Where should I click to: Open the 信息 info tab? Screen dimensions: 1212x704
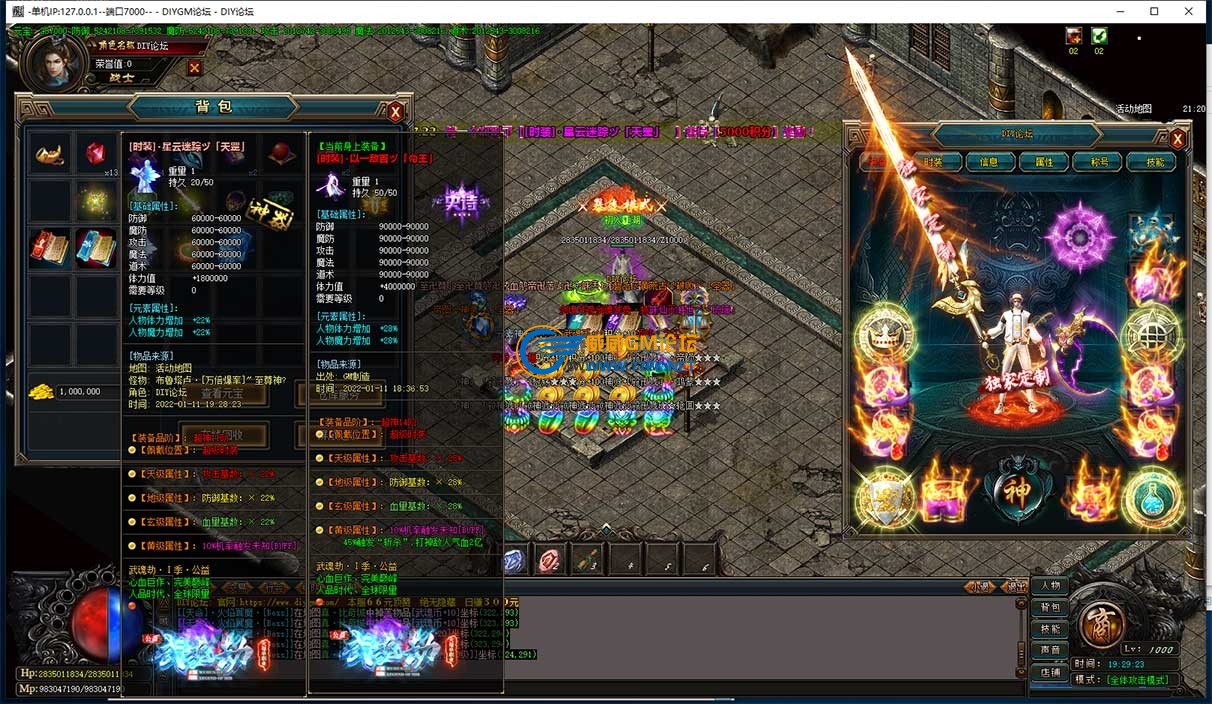(989, 162)
